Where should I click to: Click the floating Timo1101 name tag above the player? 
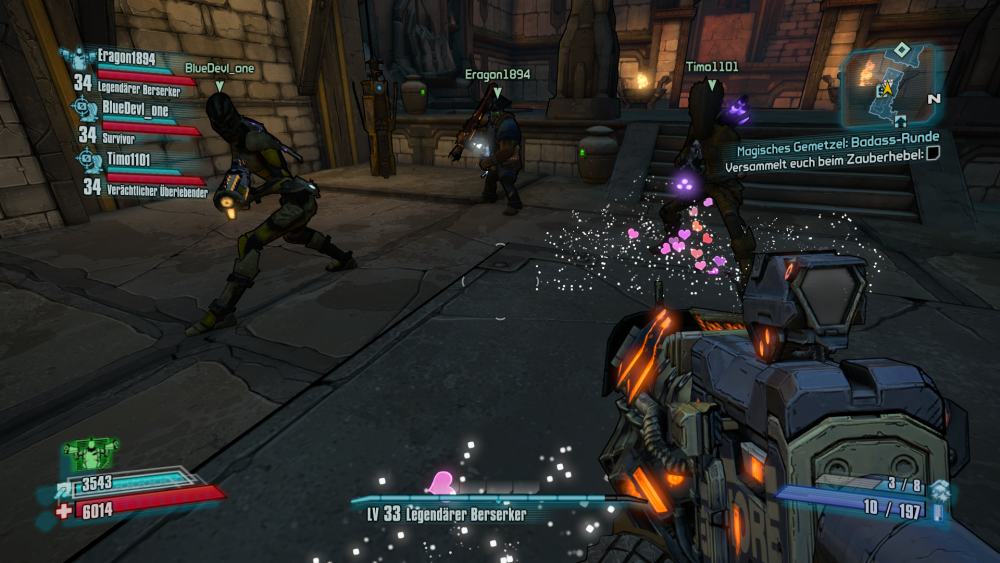(x=712, y=67)
